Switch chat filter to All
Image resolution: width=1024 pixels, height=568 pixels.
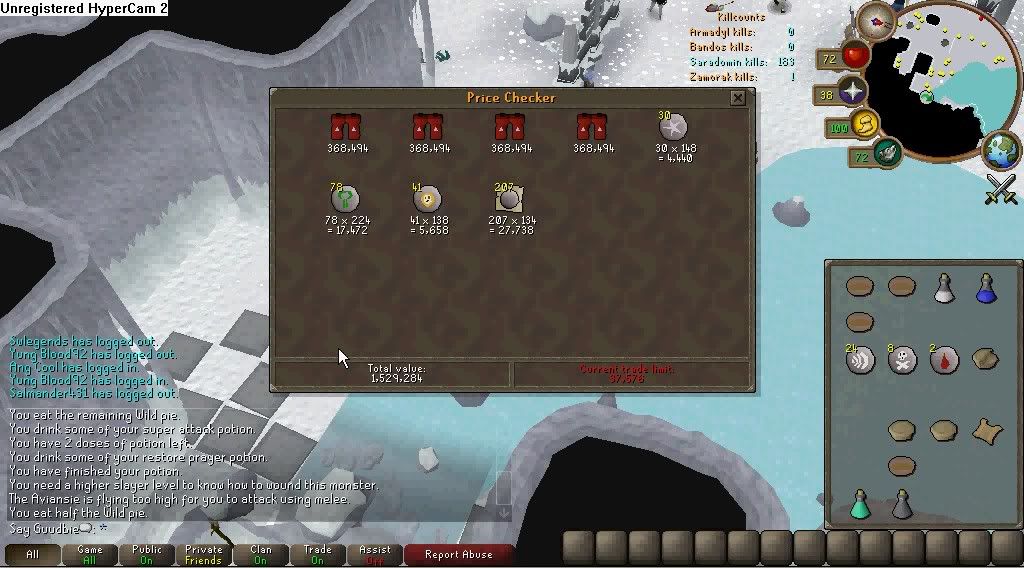click(32, 554)
